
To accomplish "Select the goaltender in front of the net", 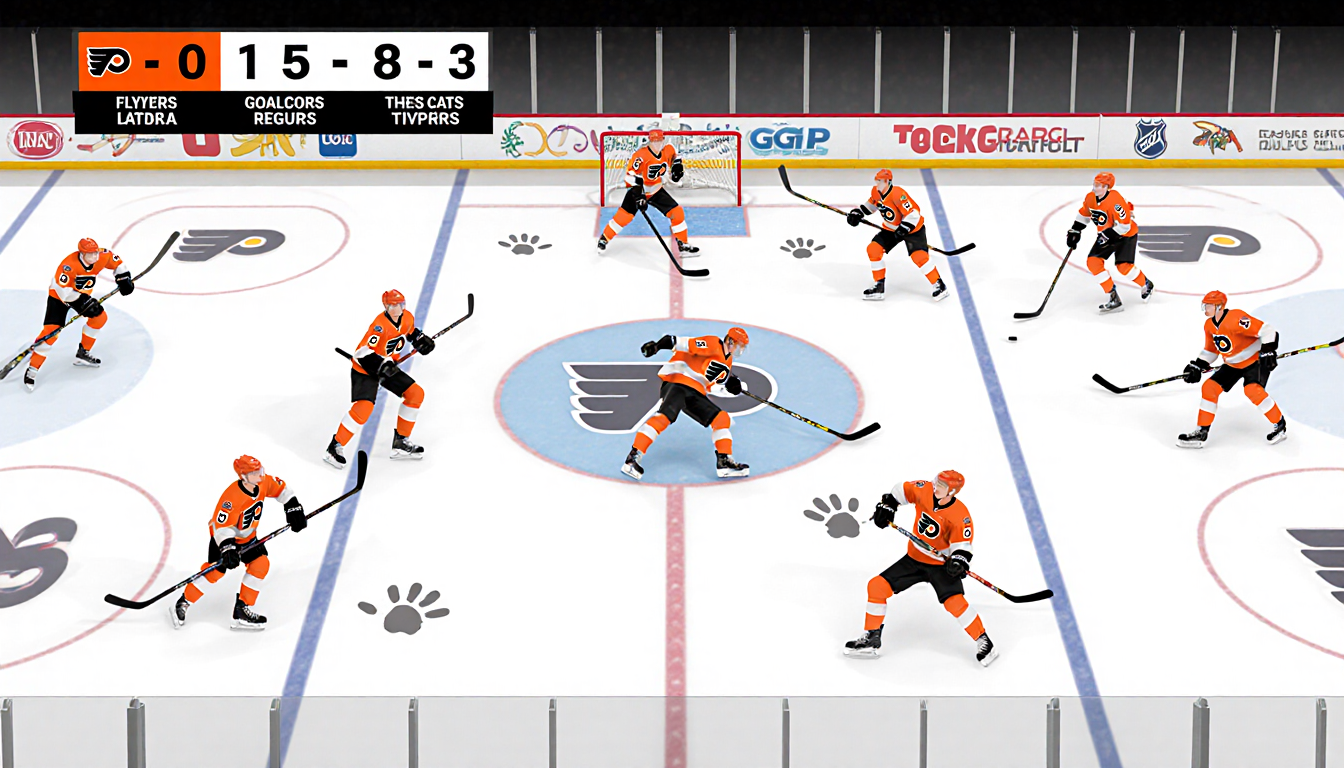I will click(655, 195).
